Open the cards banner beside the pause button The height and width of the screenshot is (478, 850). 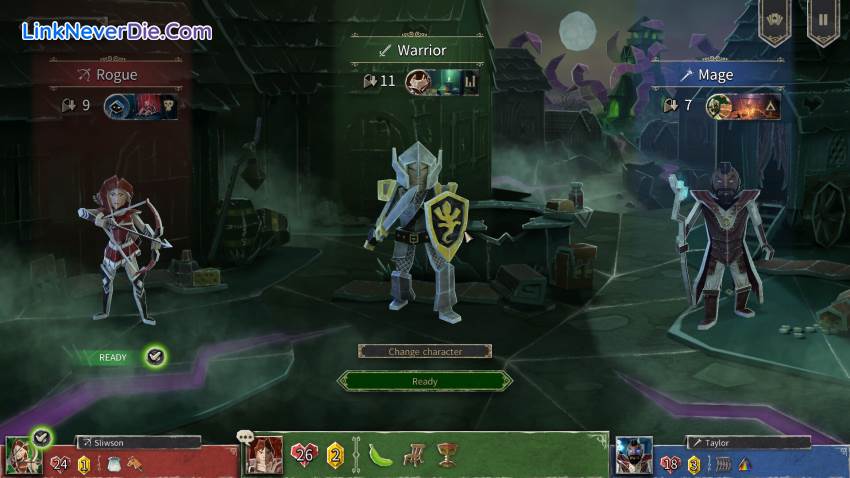tap(774, 20)
